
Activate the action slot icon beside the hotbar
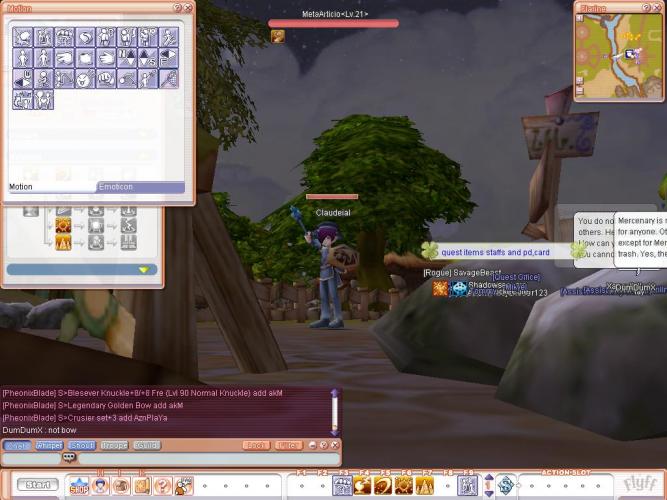pyautogui.click(x=506, y=486)
